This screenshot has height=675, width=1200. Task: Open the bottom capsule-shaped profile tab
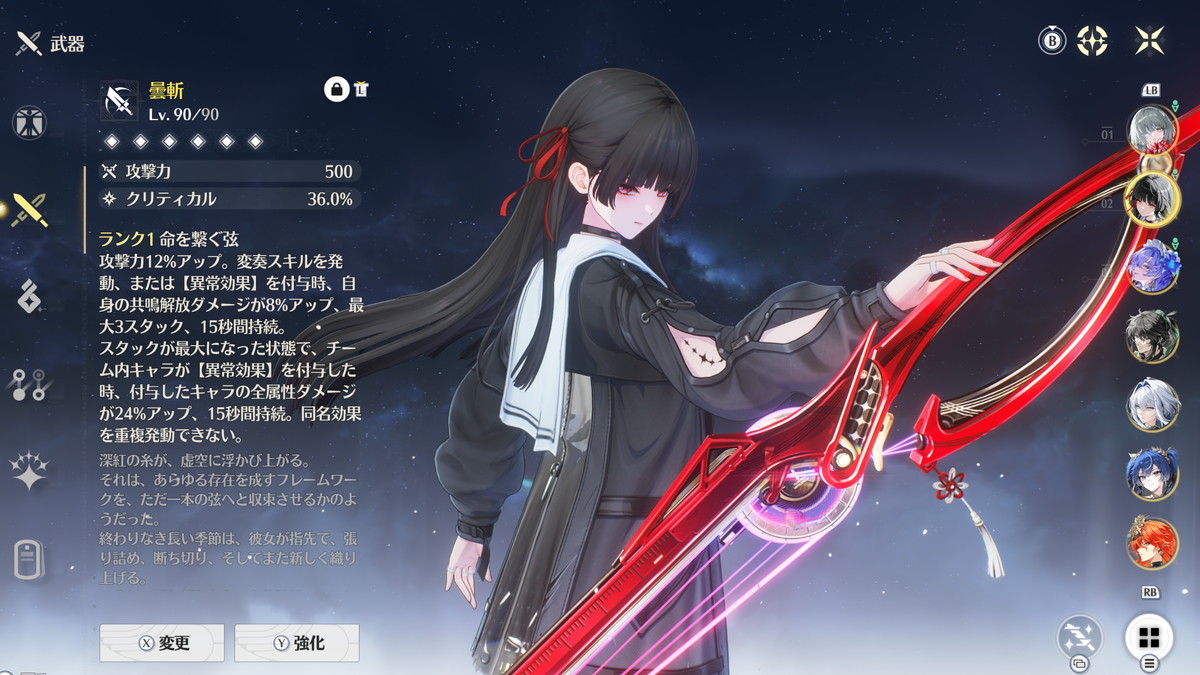pyautogui.click(x=29, y=558)
